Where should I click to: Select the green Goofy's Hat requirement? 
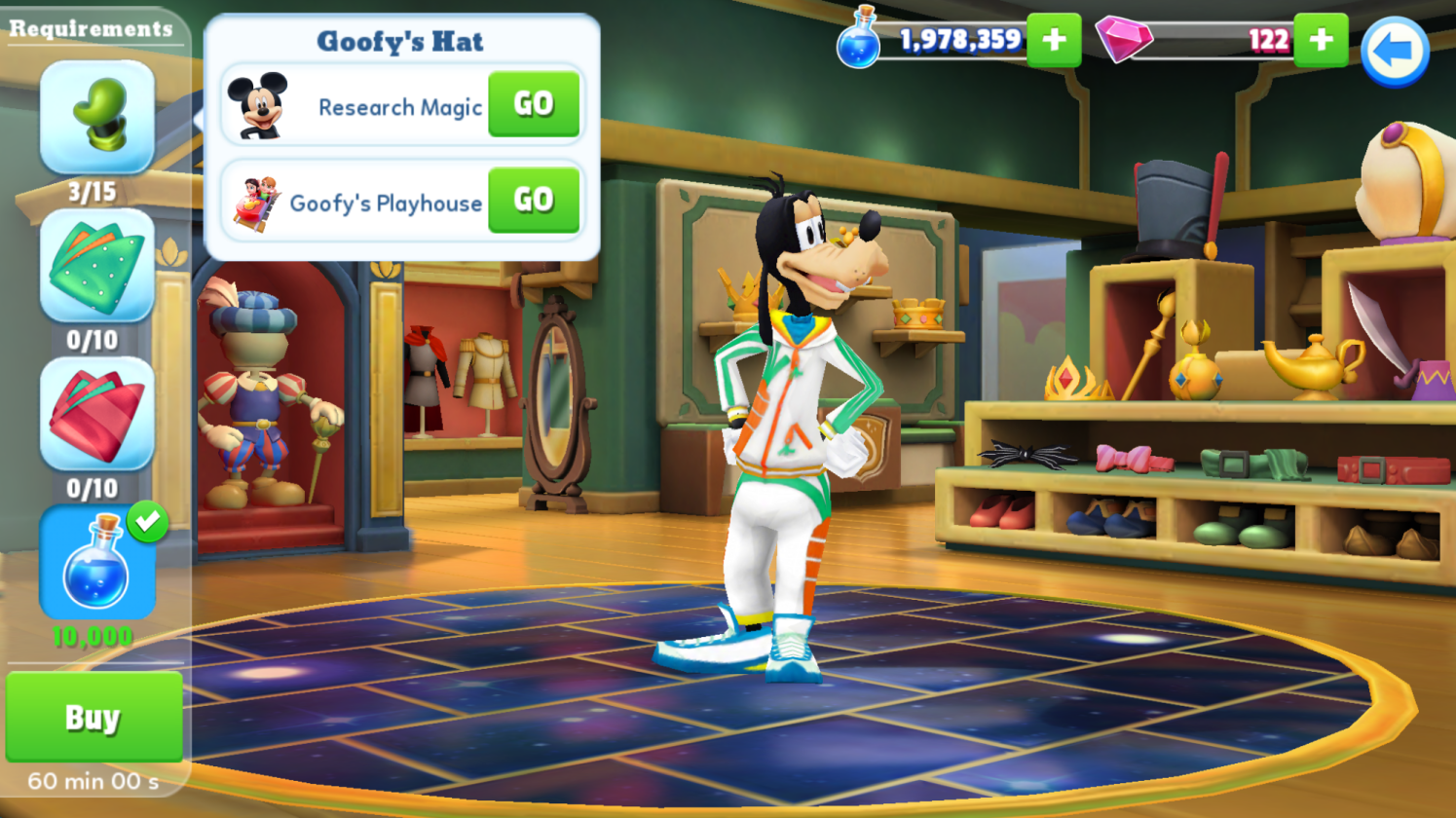[96, 118]
